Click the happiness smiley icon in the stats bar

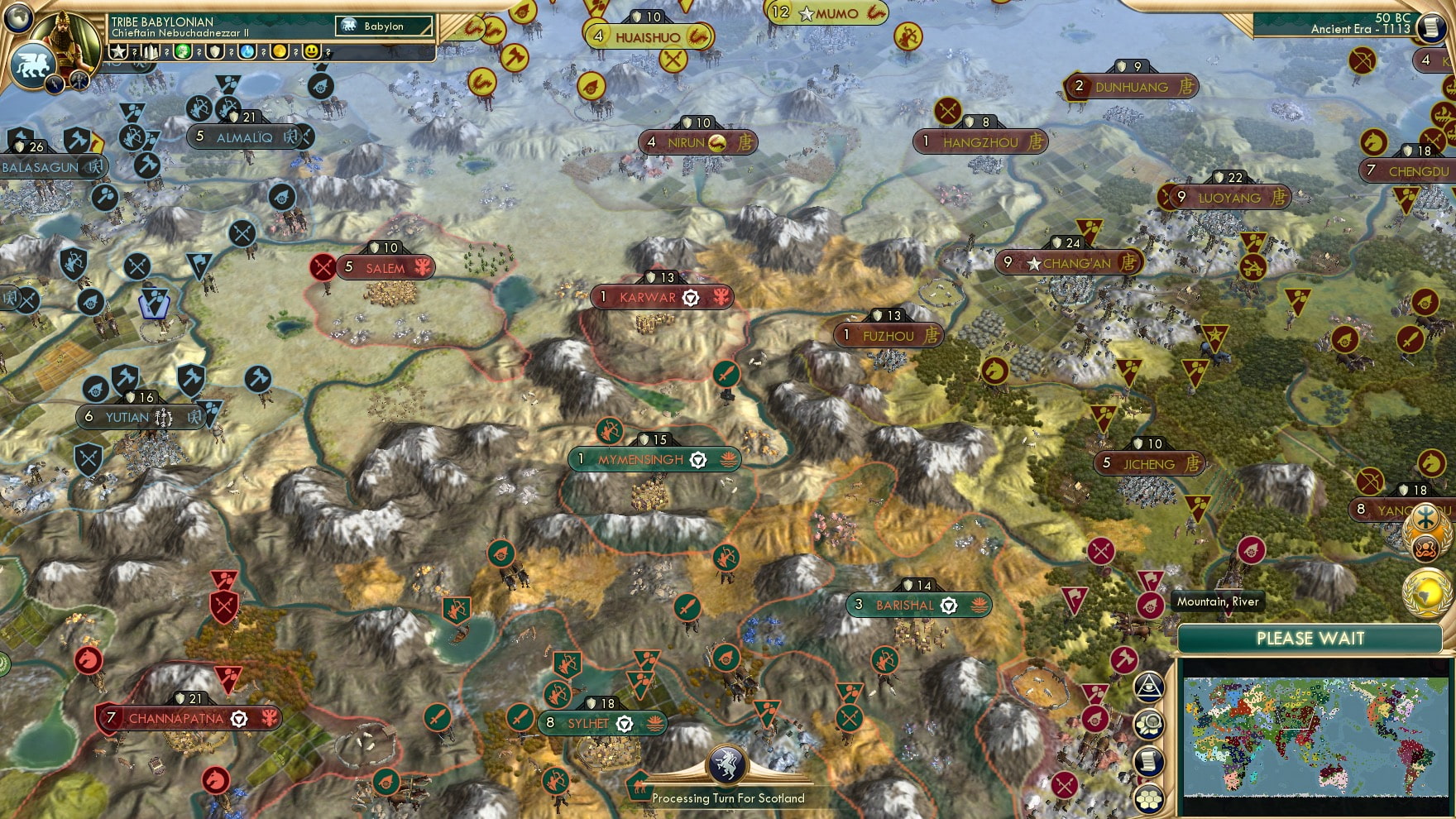coord(312,51)
